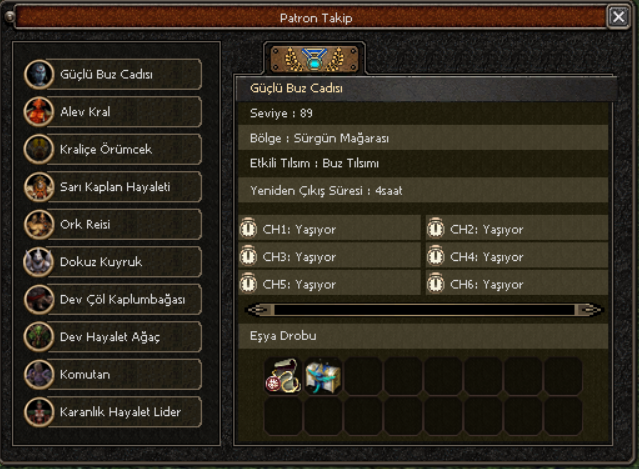Image resolution: width=639 pixels, height=469 pixels.
Task: Choose Karanlık Hayalet Lider boss
Action: coord(113,412)
